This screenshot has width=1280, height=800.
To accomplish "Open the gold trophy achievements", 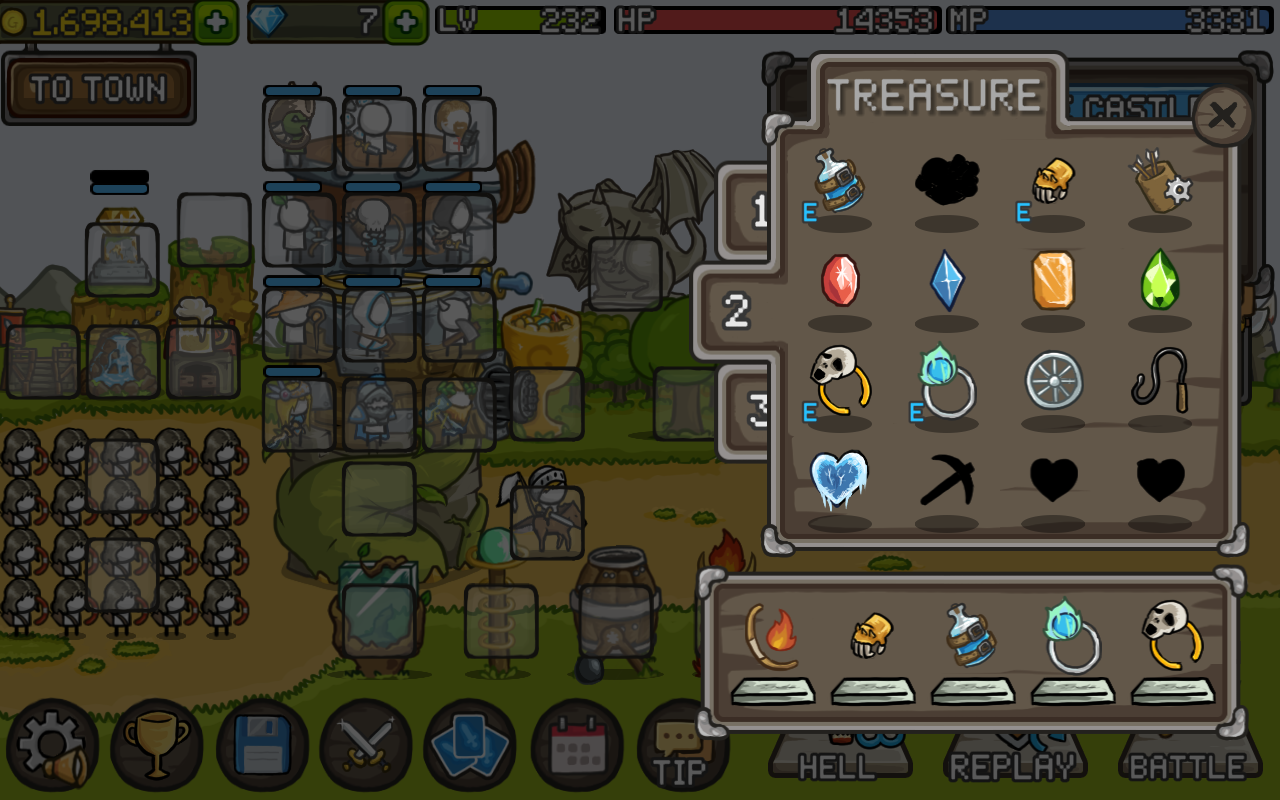I will [157, 746].
